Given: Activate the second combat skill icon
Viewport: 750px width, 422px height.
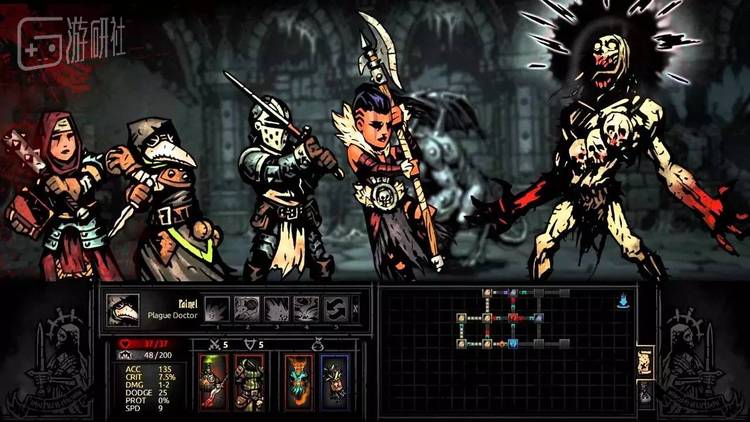Looking at the screenshot, I should point(247,308).
